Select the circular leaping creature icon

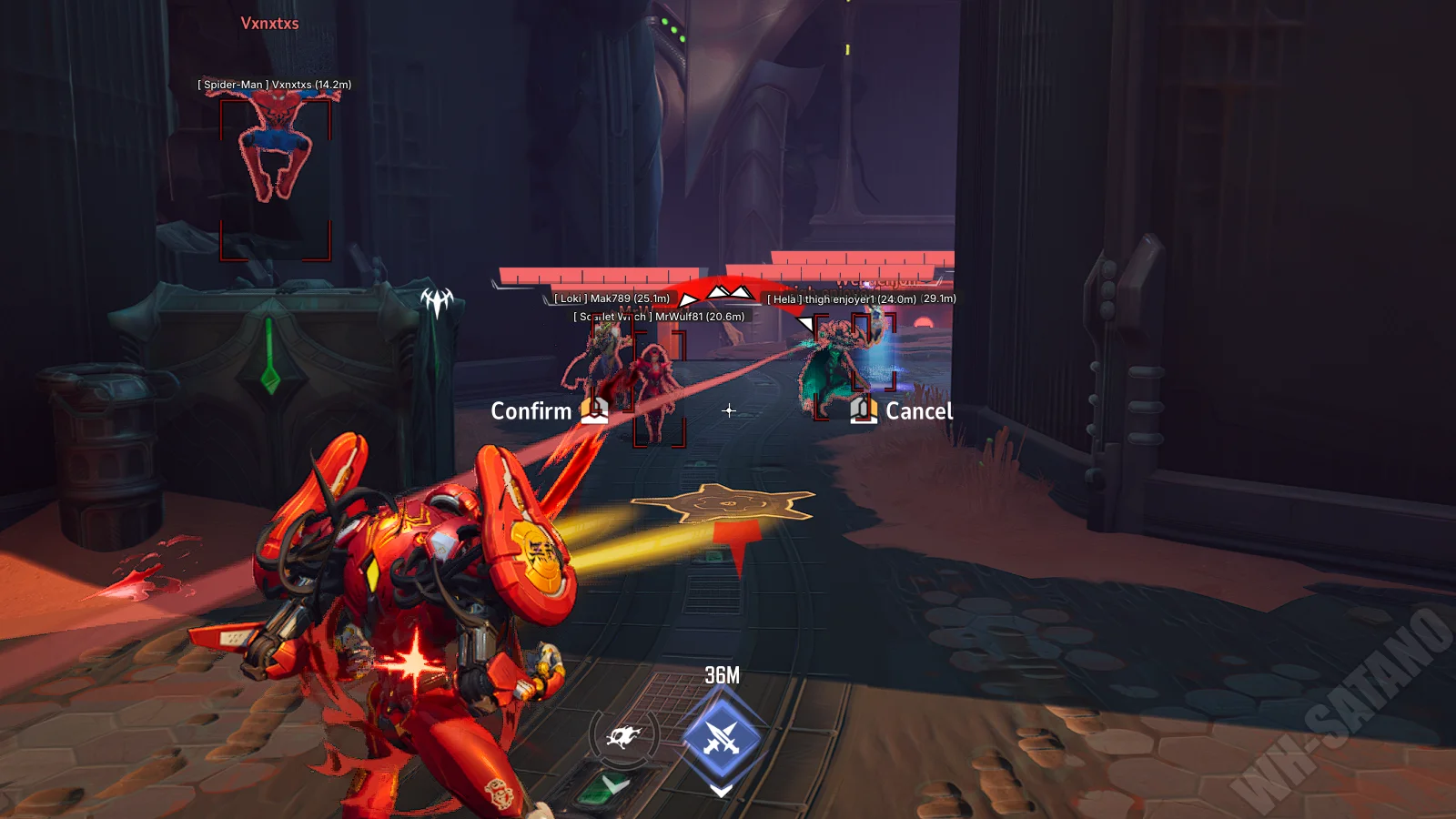(622, 735)
